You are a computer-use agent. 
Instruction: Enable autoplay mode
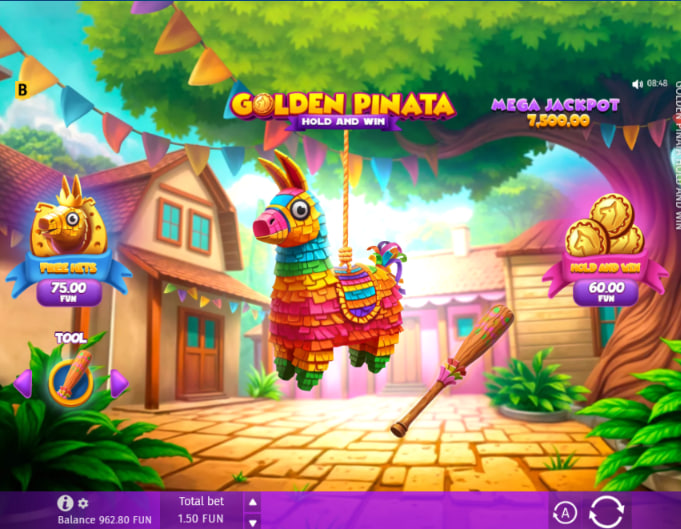pyautogui.click(x=565, y=513)
